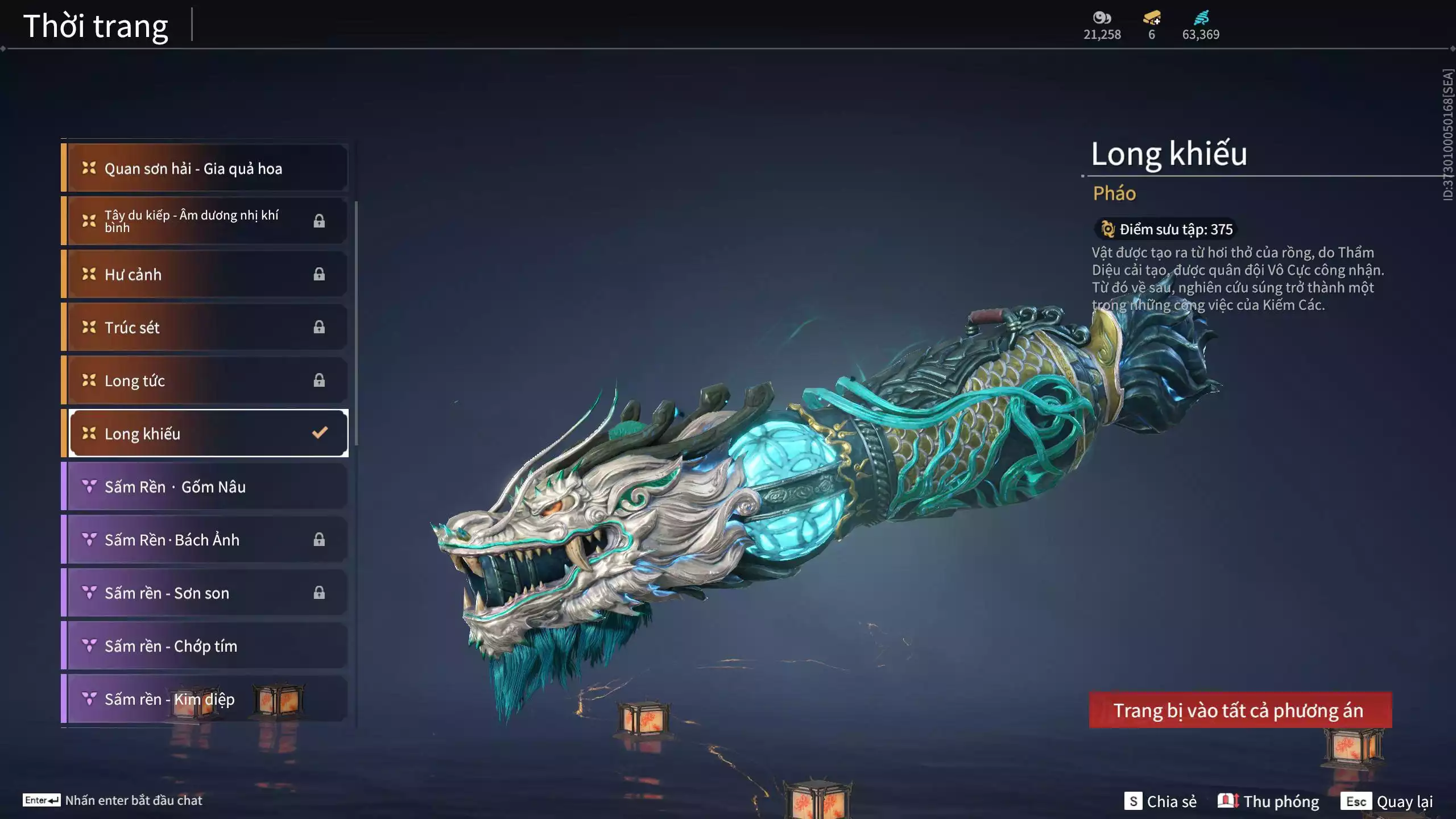Click the teal feather currency icon
This screenshot has height=819, width=1456.
[x=1201, y=18]
